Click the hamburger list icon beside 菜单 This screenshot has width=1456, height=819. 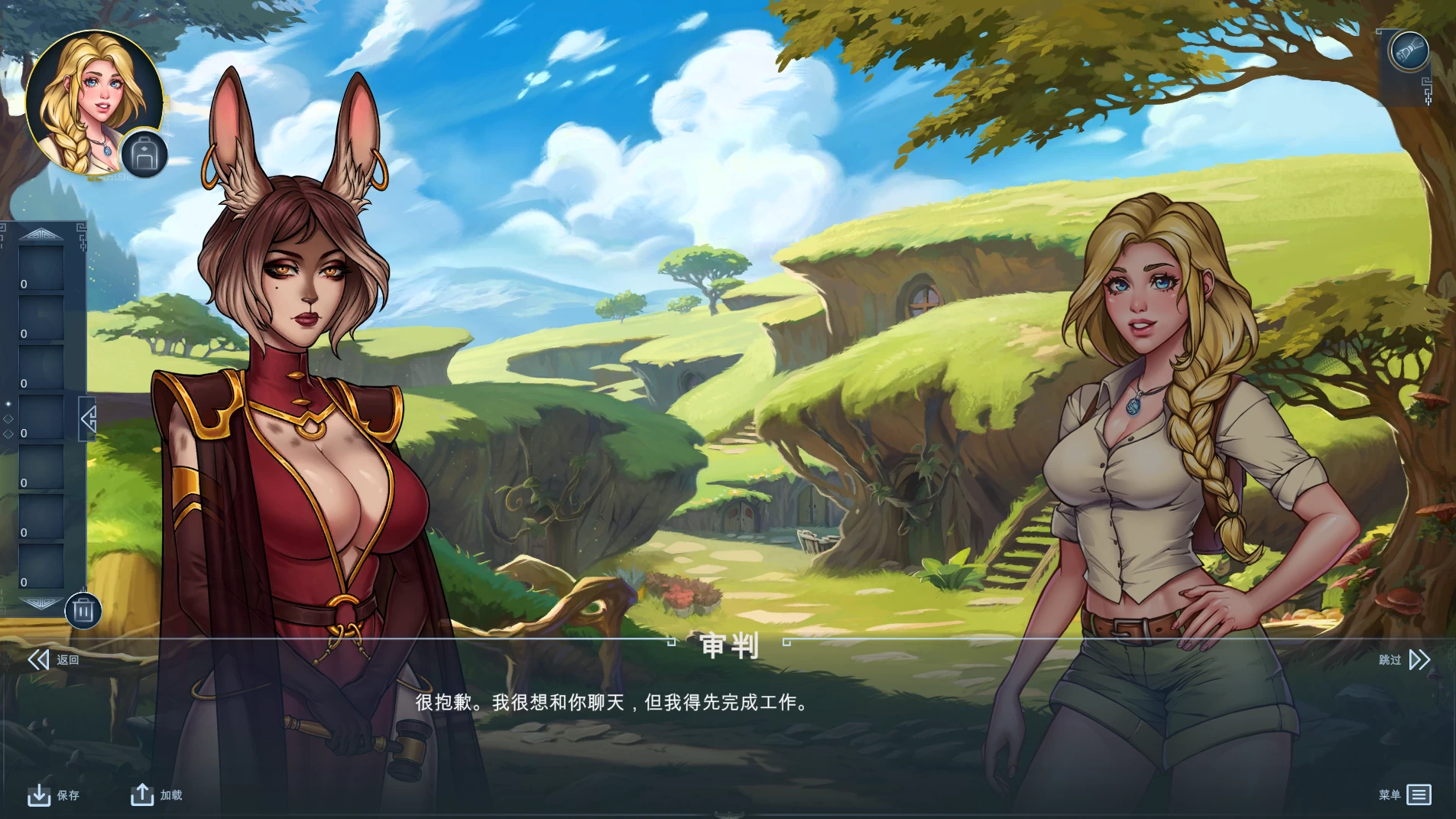pos(1420,795)
